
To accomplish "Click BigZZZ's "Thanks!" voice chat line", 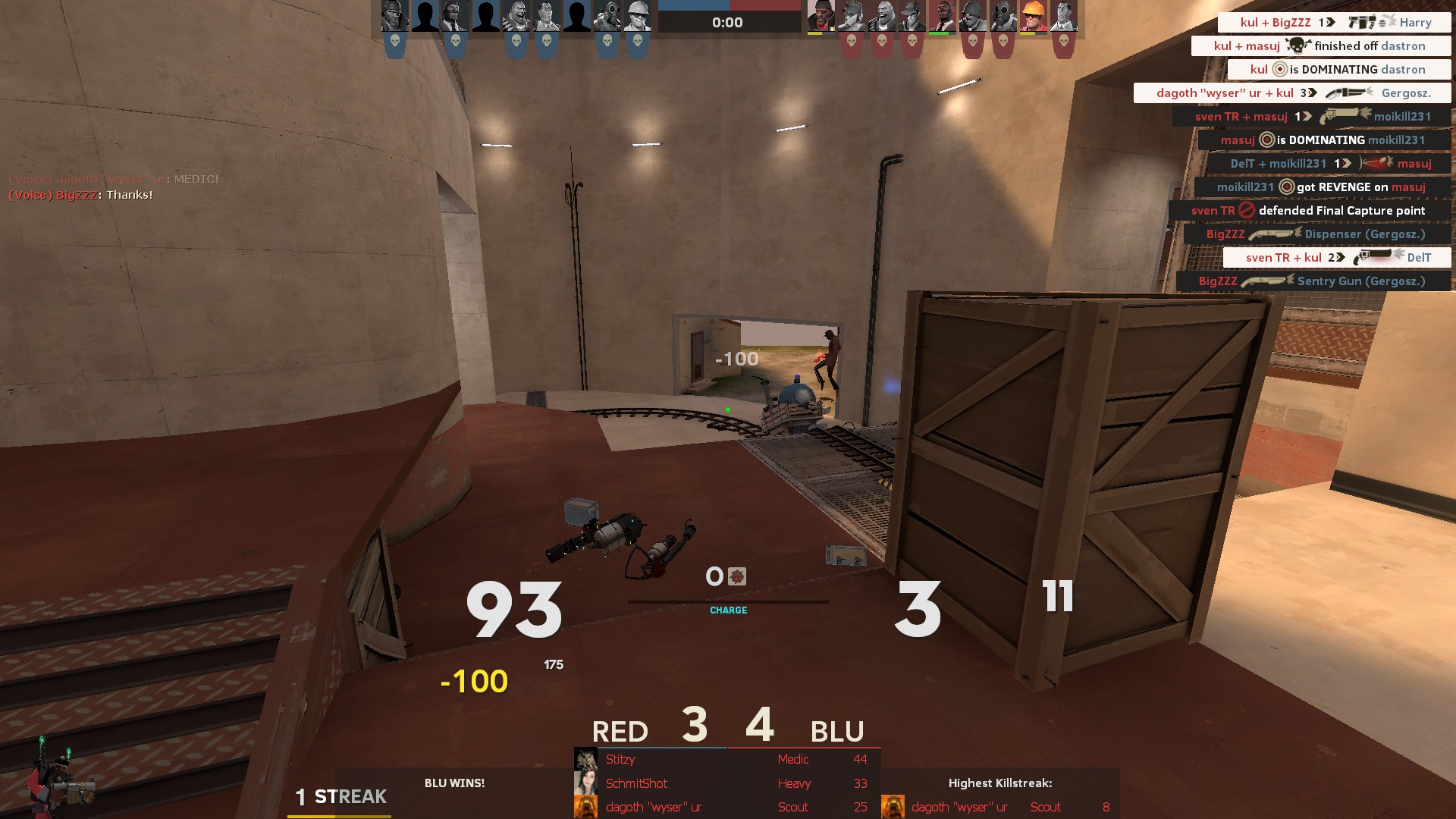I will tap(80, 195).
